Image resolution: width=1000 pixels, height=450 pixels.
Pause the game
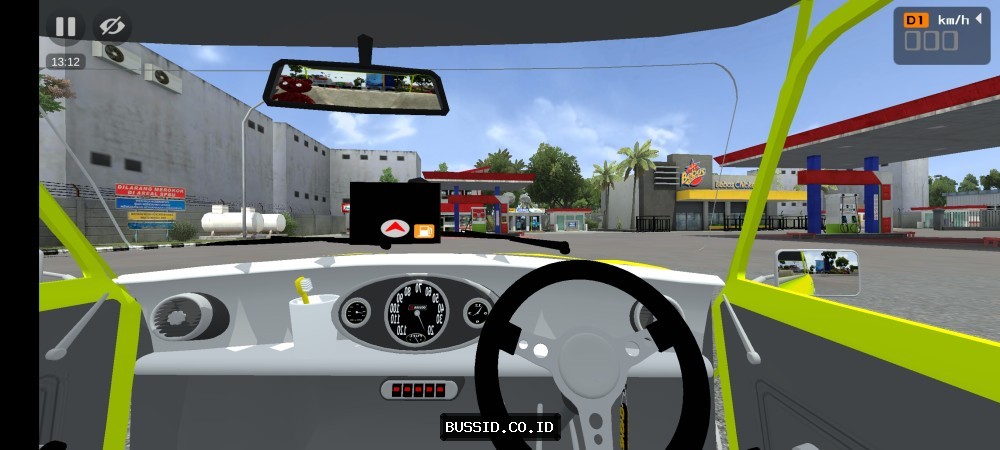click(x=65, y=27)
